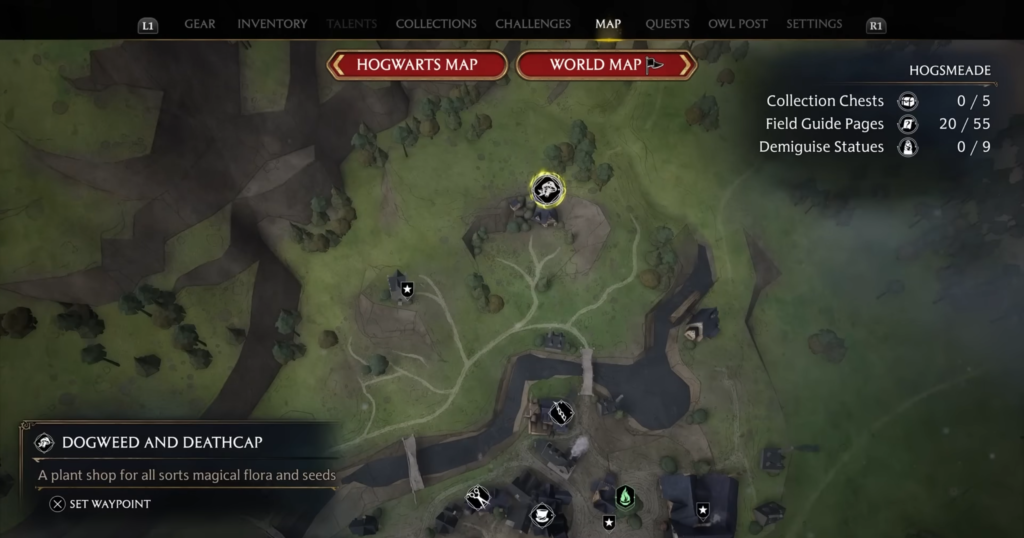The height and width of the screenshot is (538, 1024).
Task: Switch to the Hogwarts Map
Action: (417, 65)
